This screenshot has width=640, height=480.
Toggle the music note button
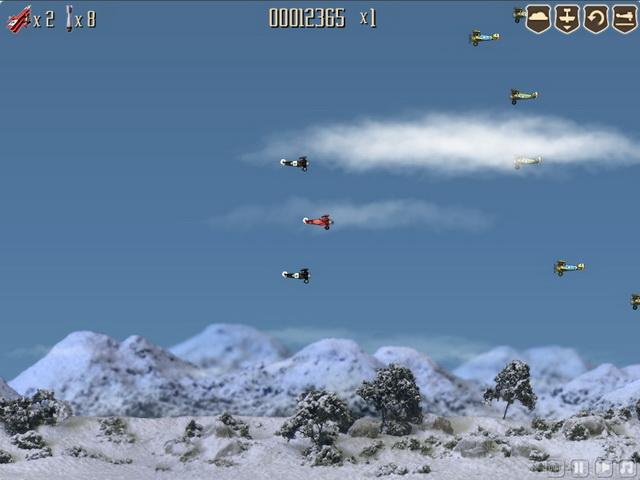[627, 467]
